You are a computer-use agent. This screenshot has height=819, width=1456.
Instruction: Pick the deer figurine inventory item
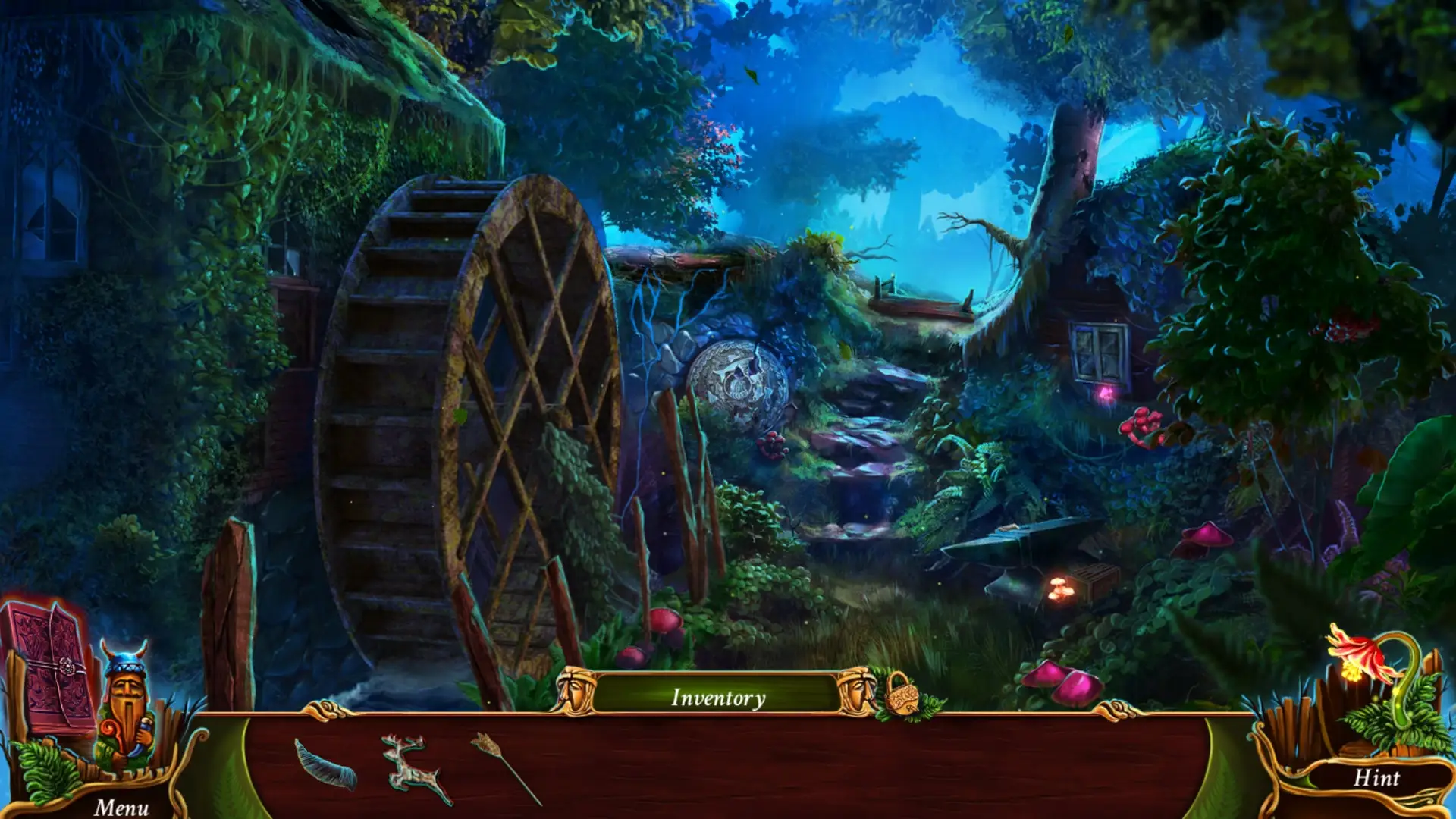coord(414,767)
